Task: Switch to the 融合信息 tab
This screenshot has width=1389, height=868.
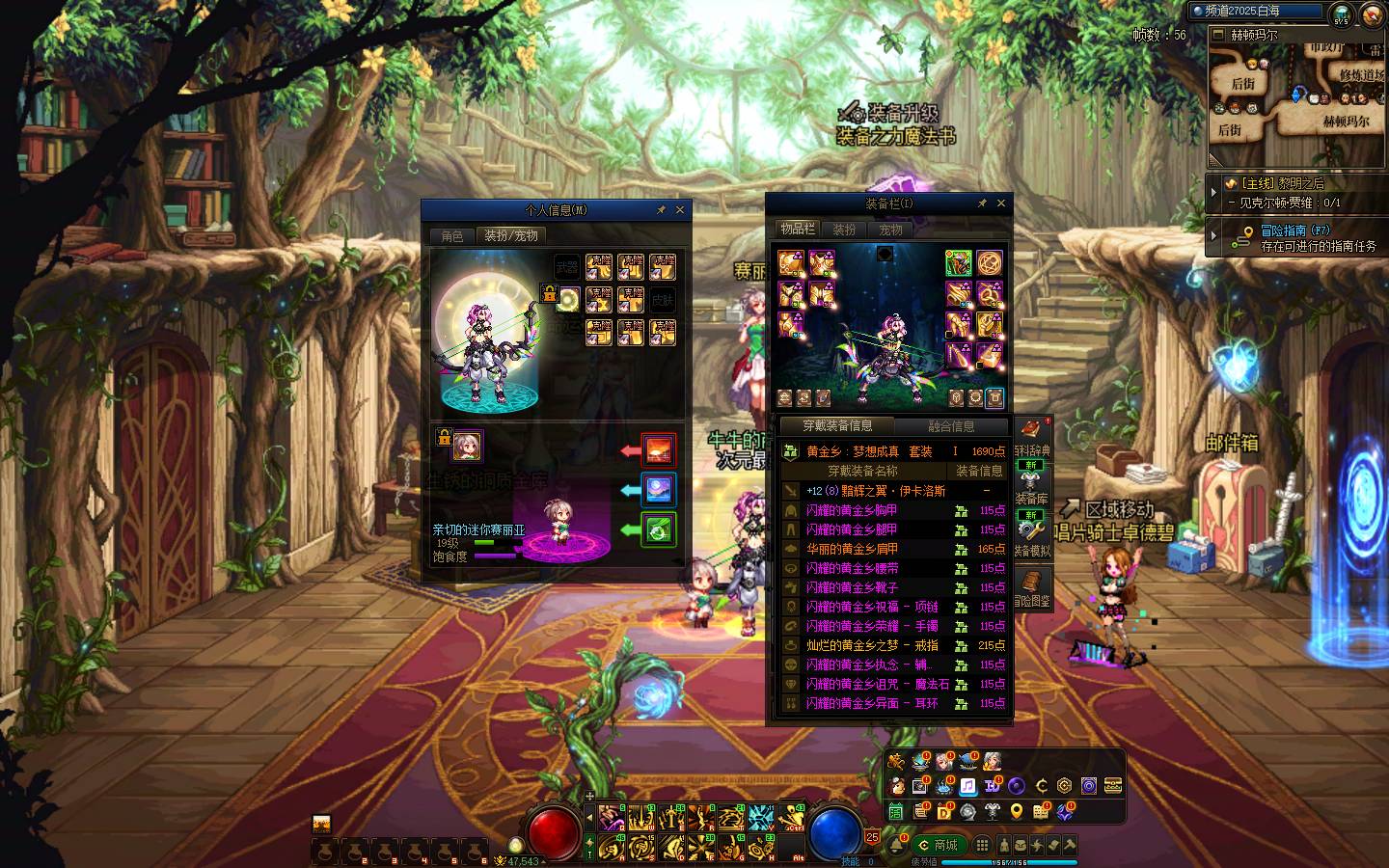Action: pos(951,425)
